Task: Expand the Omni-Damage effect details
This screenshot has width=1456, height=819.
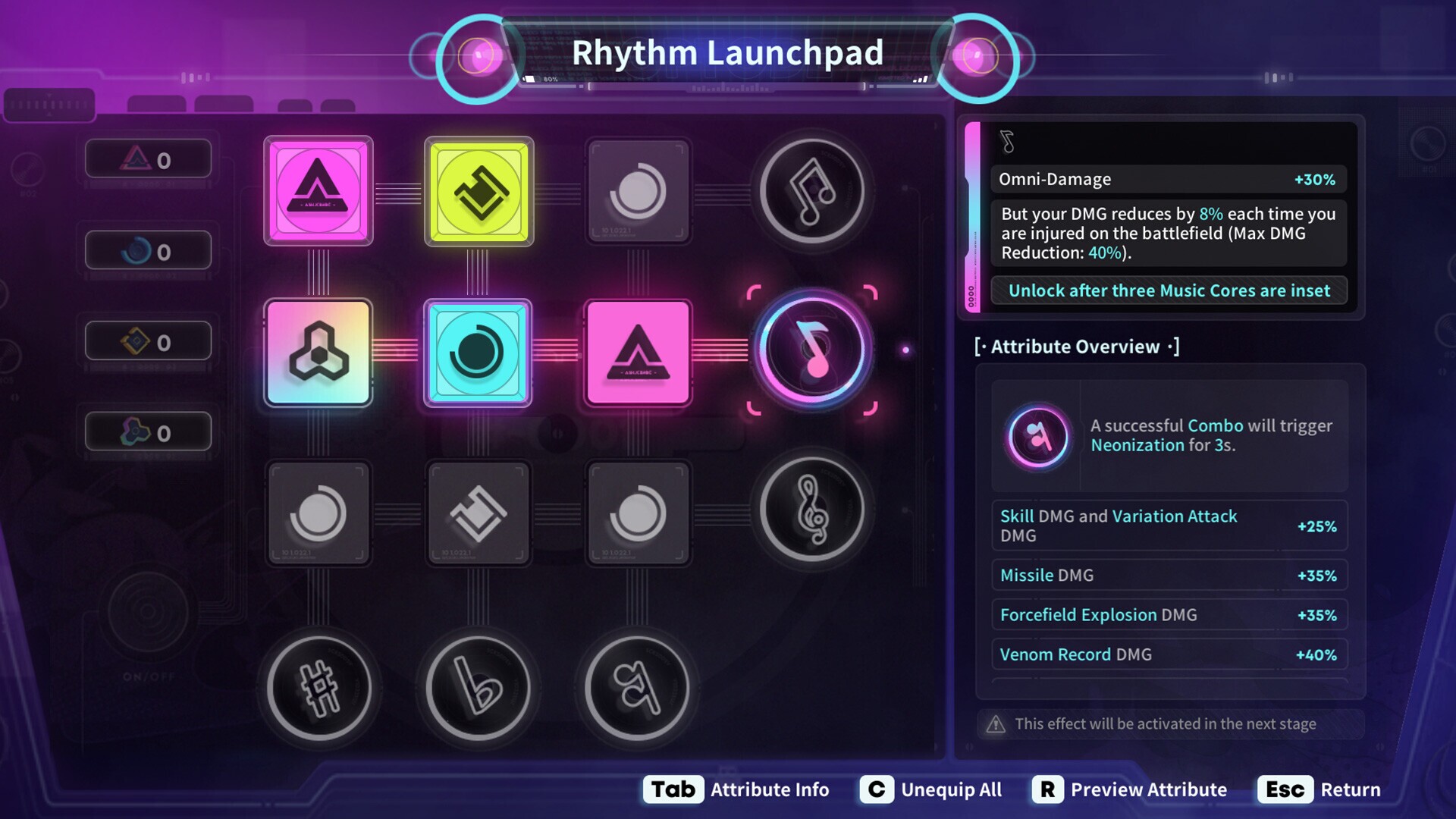Action: [1166, 179]
